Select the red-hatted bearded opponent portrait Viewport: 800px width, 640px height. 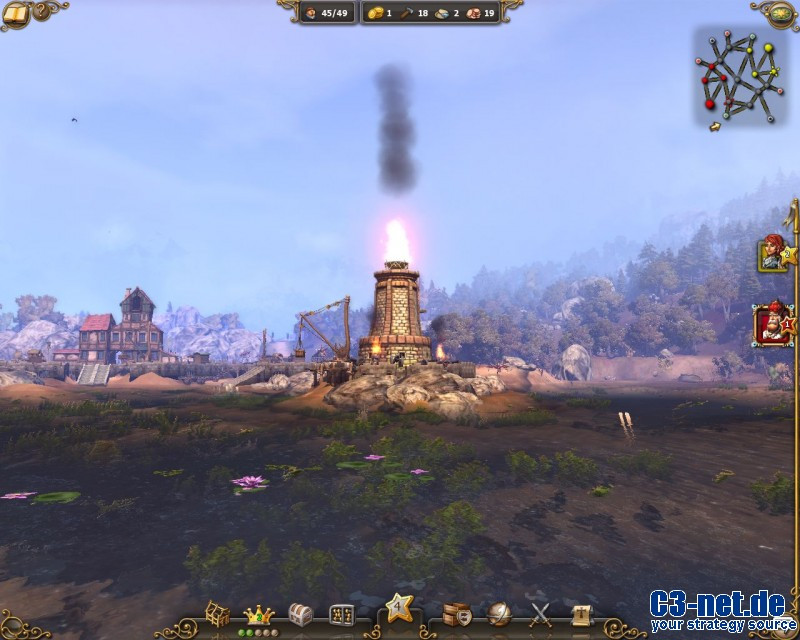coord(773,325)
